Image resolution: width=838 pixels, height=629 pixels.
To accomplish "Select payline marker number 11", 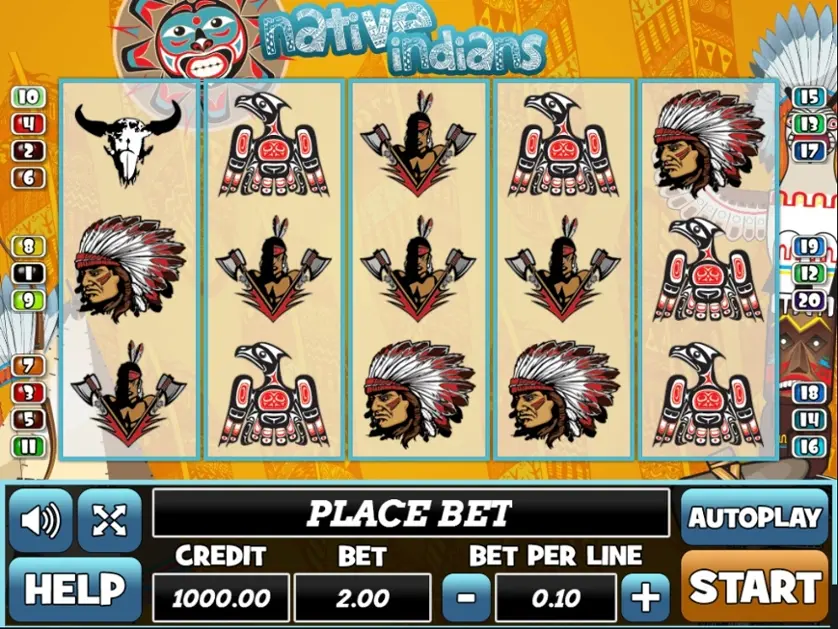I will pos(29,446).
